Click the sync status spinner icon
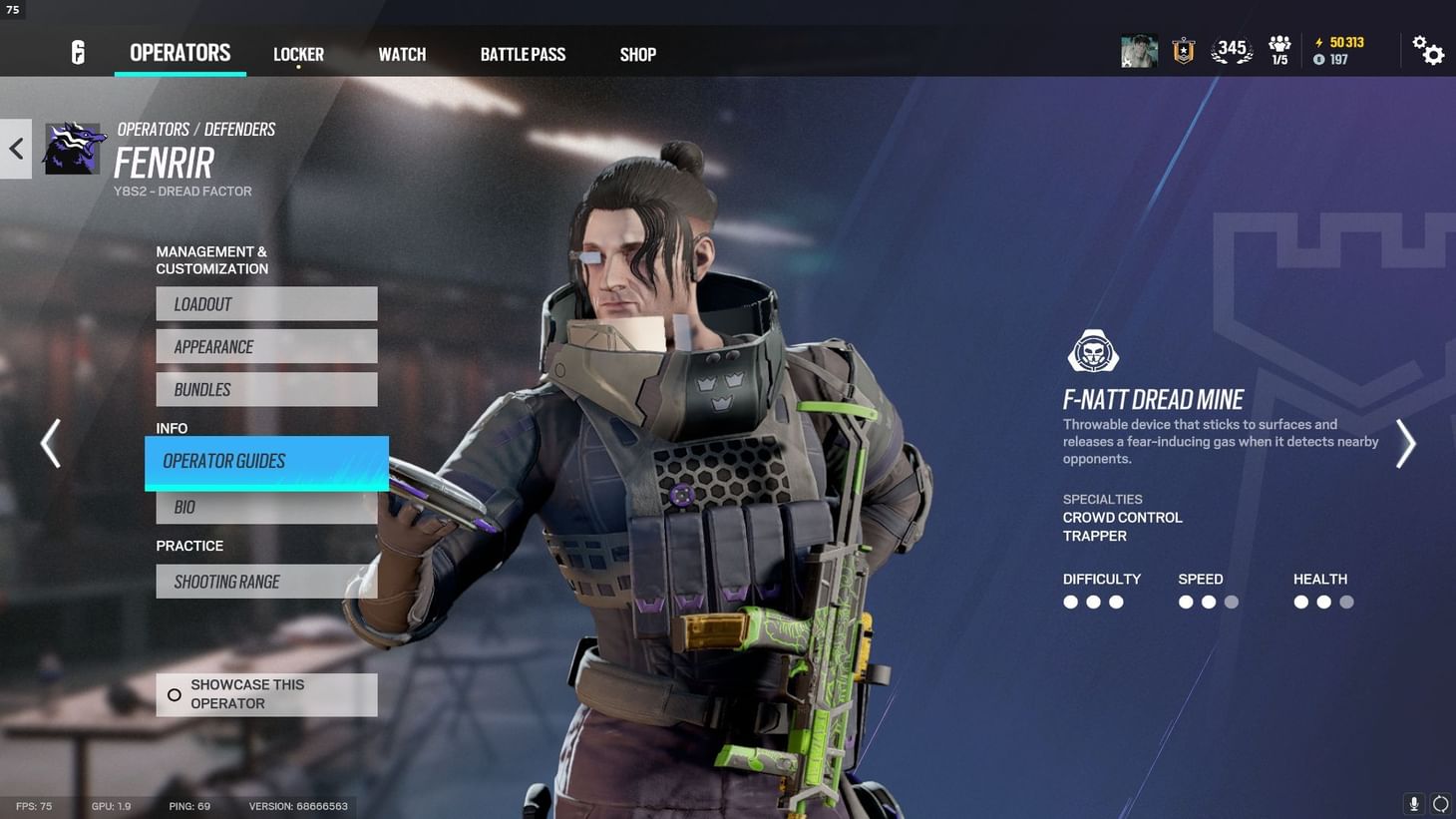Viewport: 1456px width, 819px height. (1440, 803)
